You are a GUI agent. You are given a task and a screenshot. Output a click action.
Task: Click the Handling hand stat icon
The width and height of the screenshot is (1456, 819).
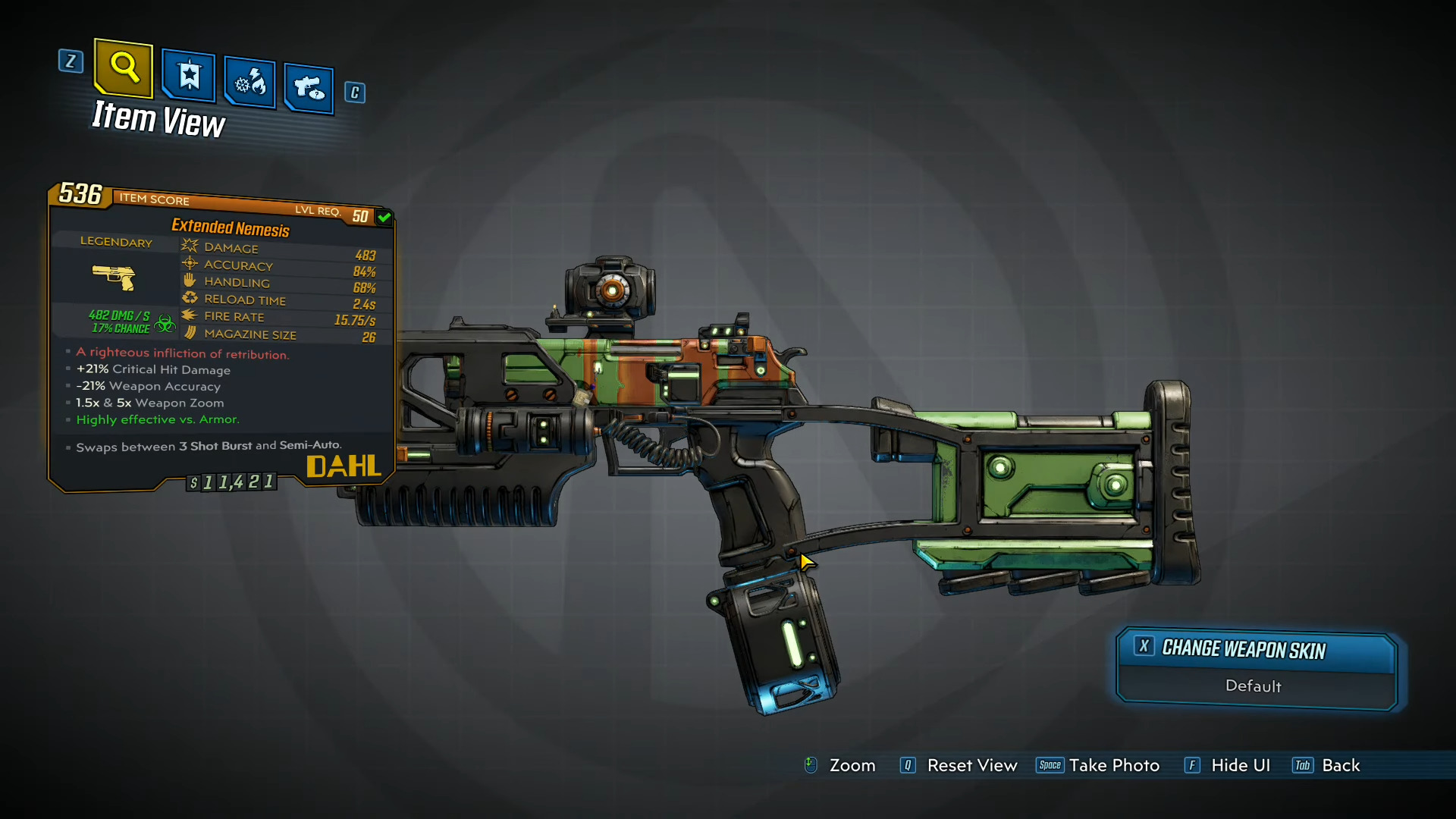190,280
